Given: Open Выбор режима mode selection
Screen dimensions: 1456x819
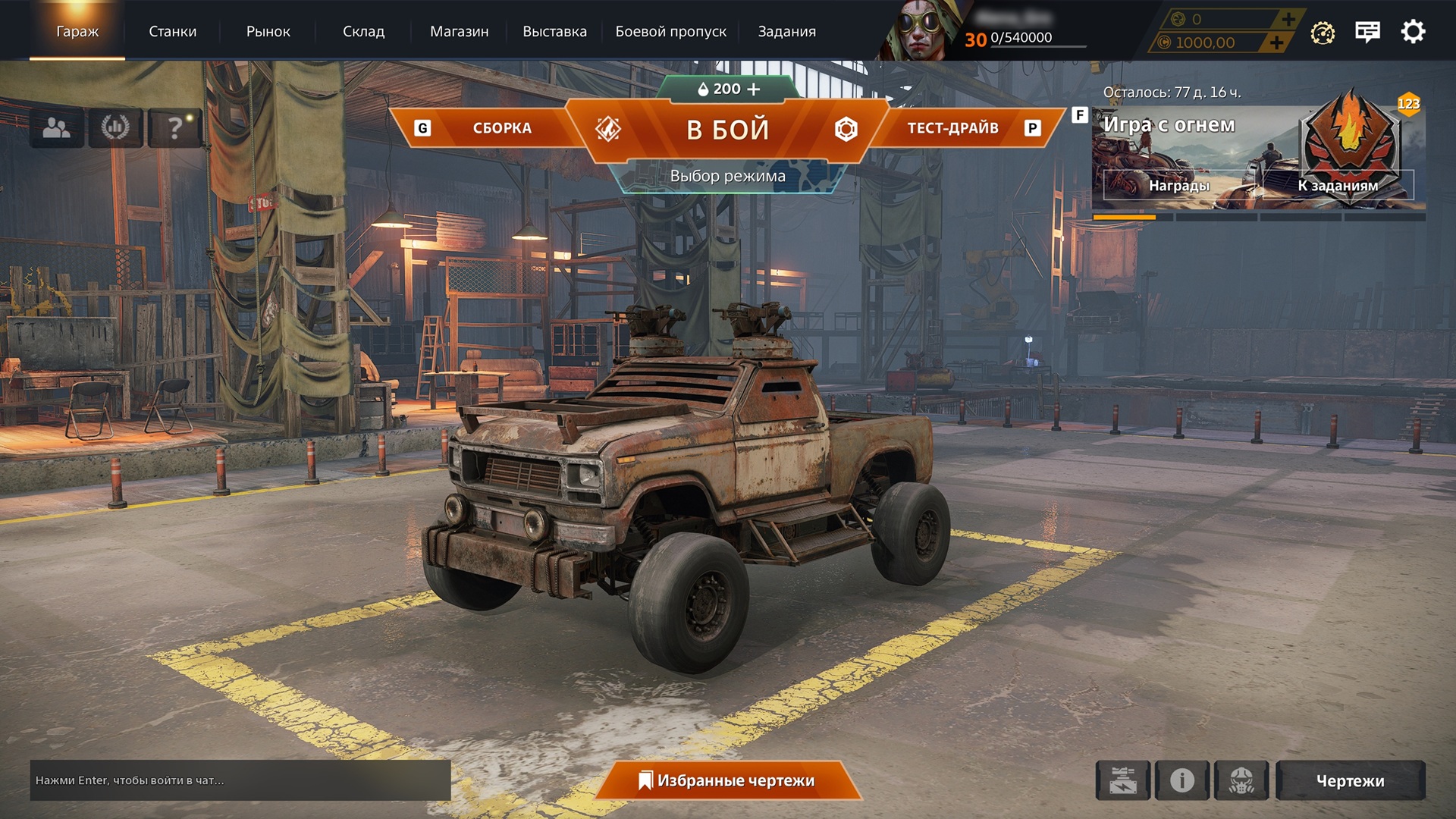Looking at the screenshot, I should click(727, 176).
